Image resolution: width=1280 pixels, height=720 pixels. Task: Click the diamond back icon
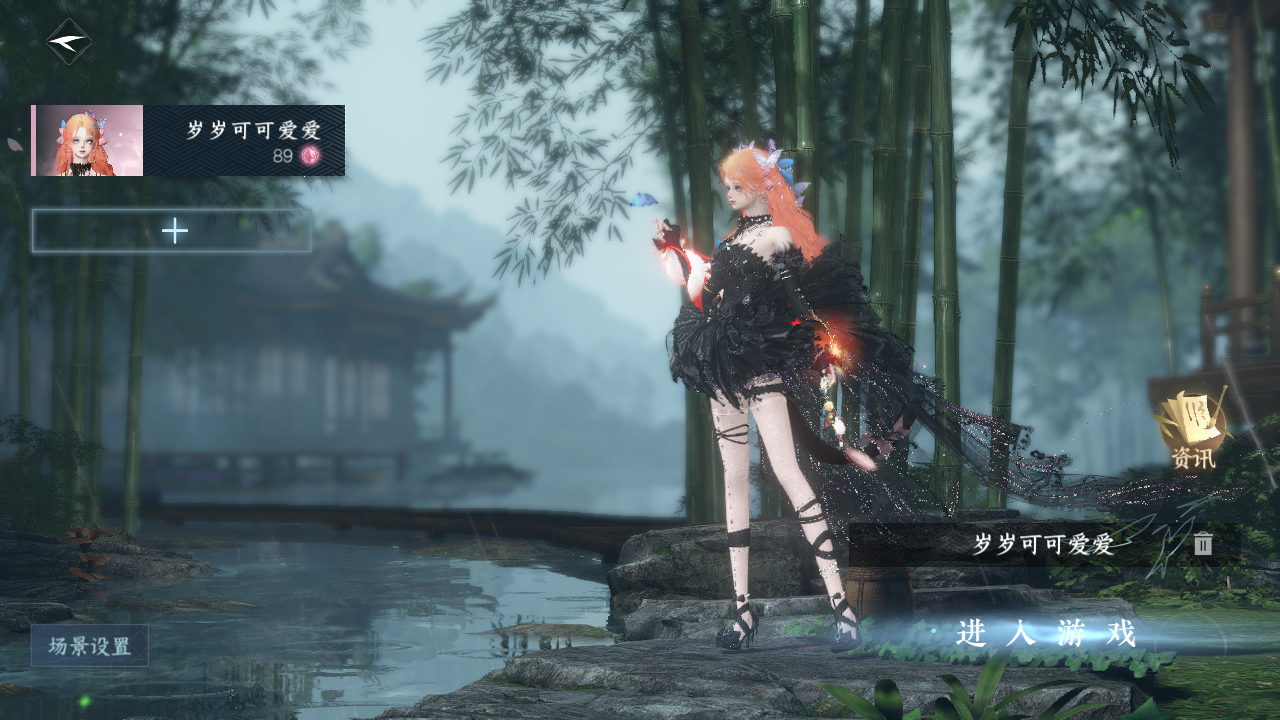[69, 42]
